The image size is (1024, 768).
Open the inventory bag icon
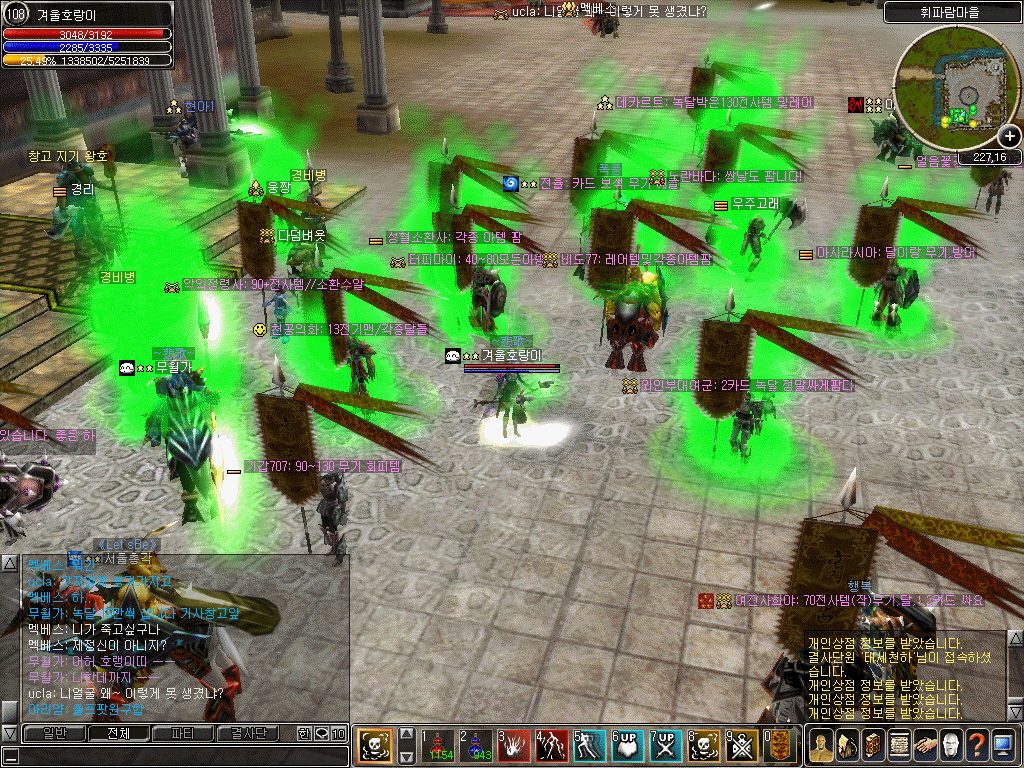846,745
